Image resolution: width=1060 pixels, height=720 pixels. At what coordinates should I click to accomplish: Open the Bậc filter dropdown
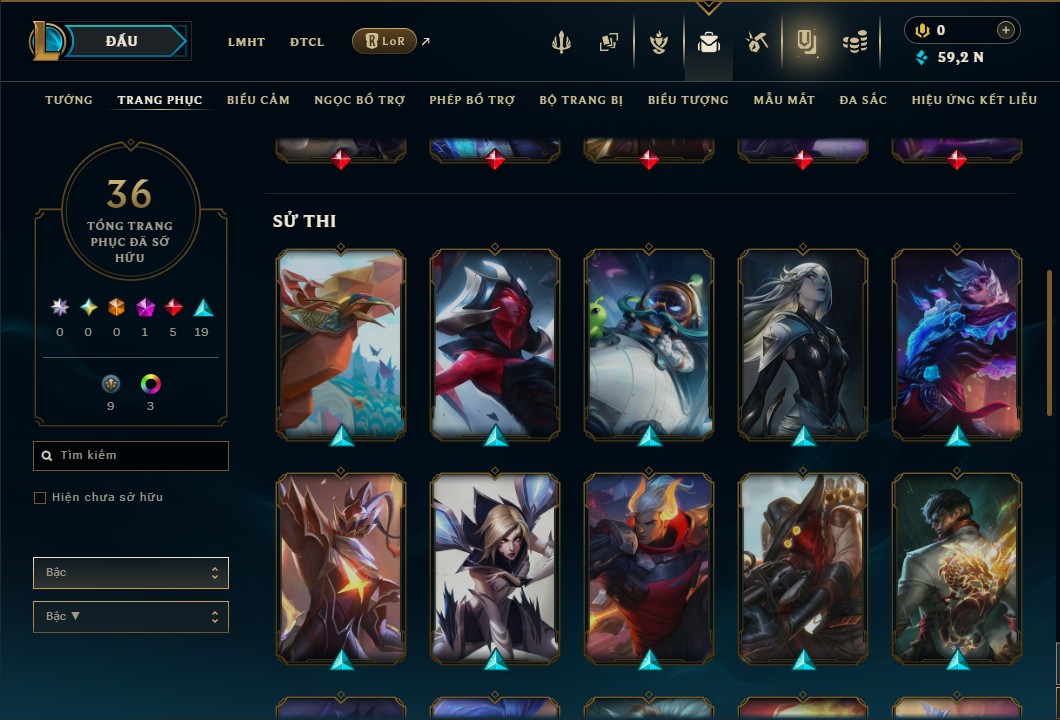[x=131, y=573]
